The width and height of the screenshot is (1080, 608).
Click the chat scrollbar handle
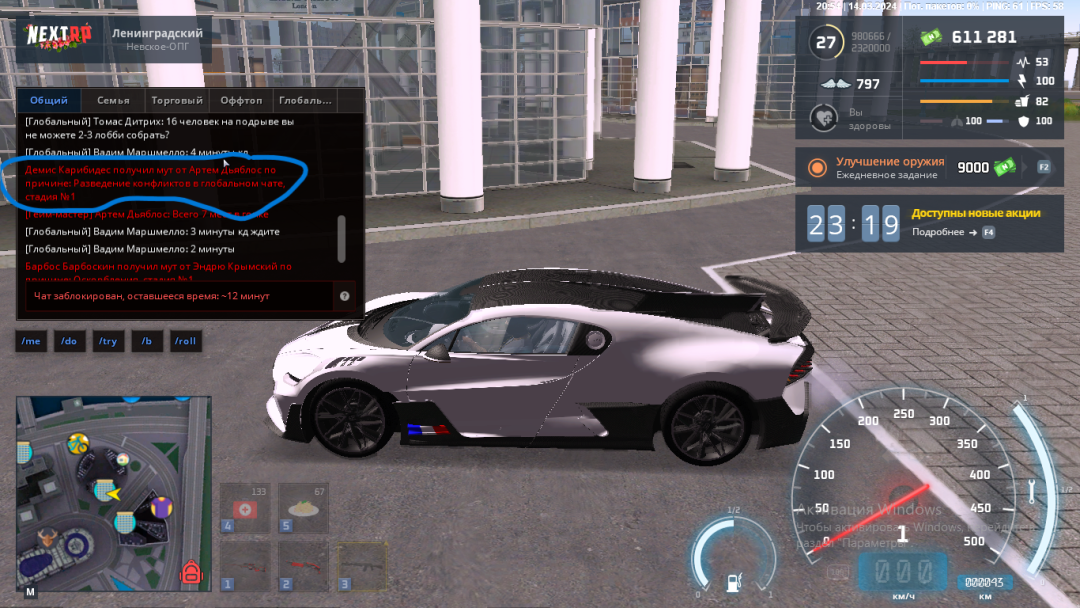click(x=342, y=238)
